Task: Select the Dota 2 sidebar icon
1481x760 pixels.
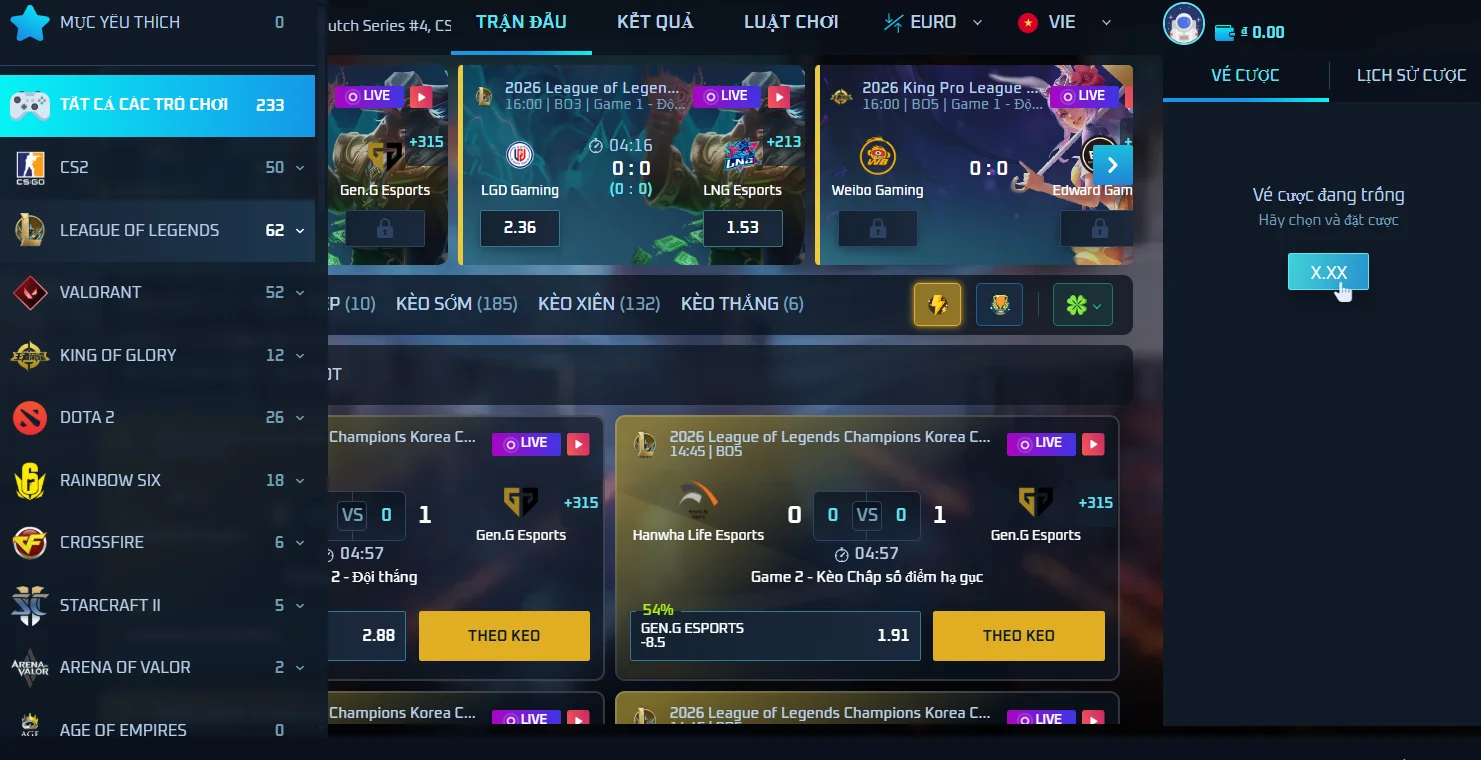Action: point(30,417)
